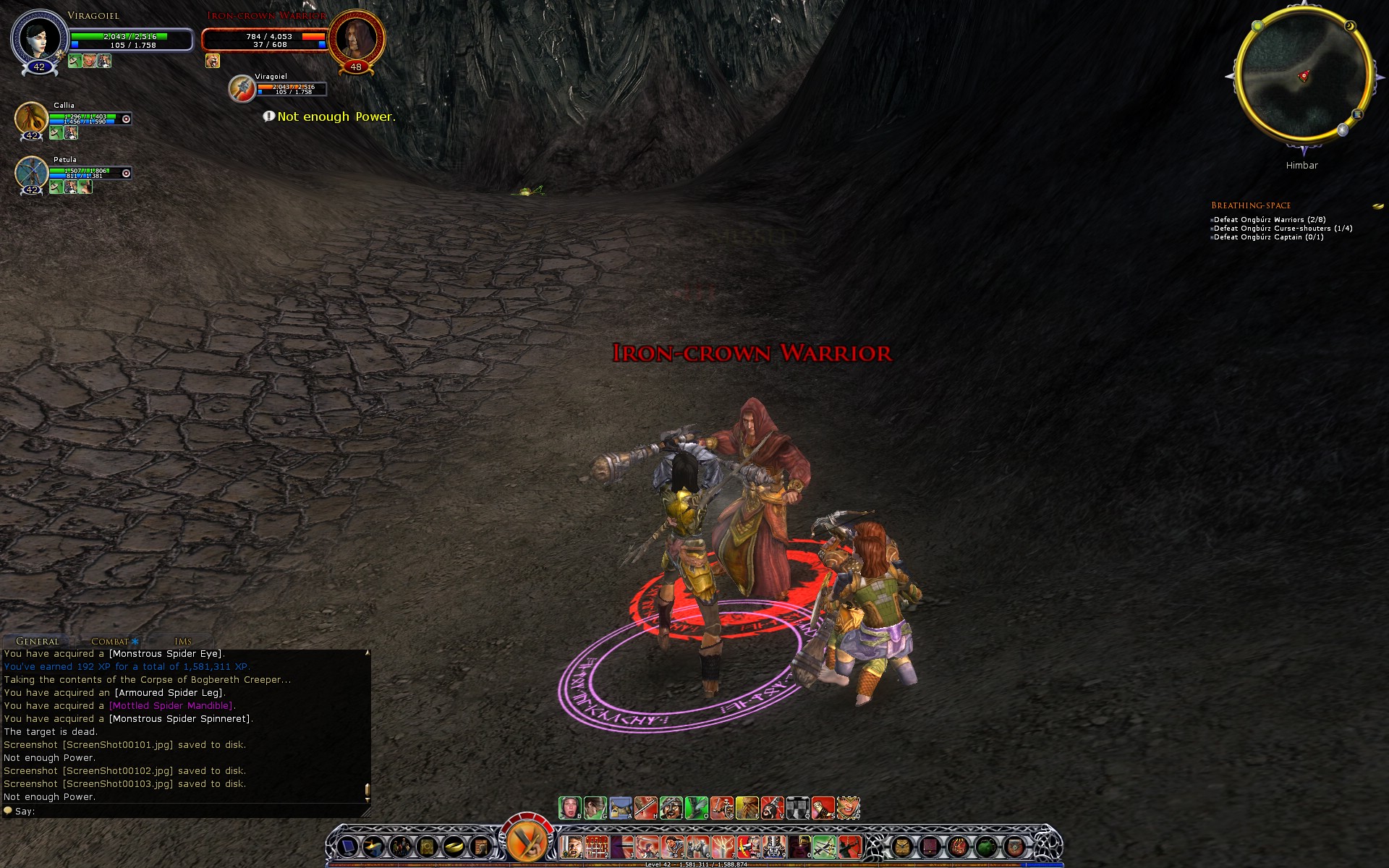Switch to the Combat chat tab
The width and height of the screenshot is (1389, 868).
(110, 641)
